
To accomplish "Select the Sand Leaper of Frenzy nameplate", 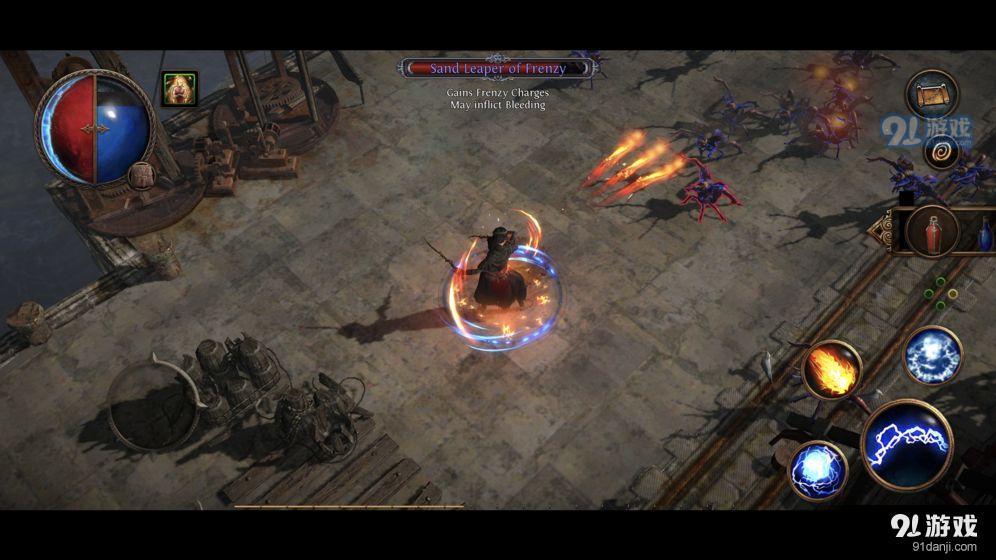I will [x=498, y=68].
